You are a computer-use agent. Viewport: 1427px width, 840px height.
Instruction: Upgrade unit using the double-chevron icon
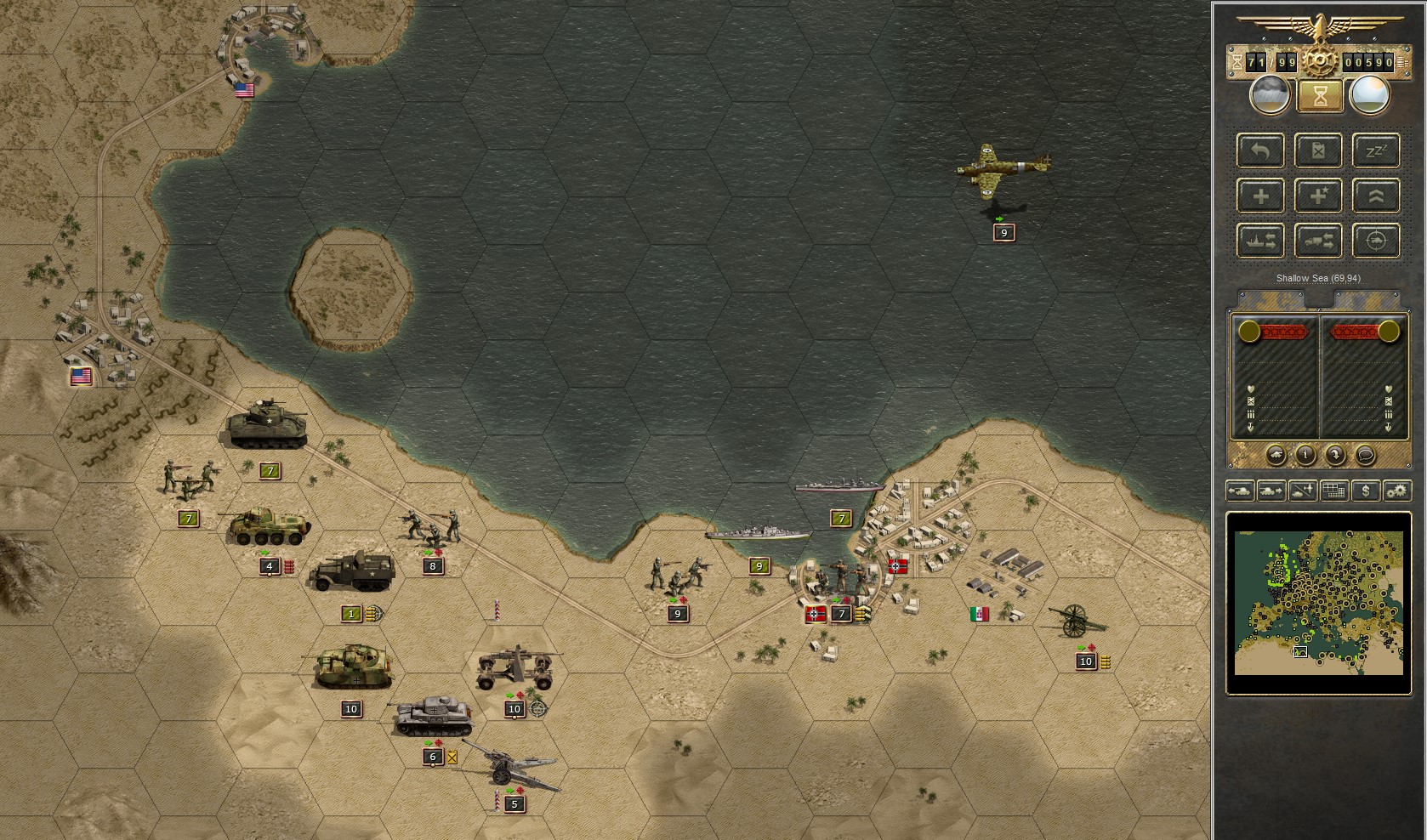(1376, 196)
